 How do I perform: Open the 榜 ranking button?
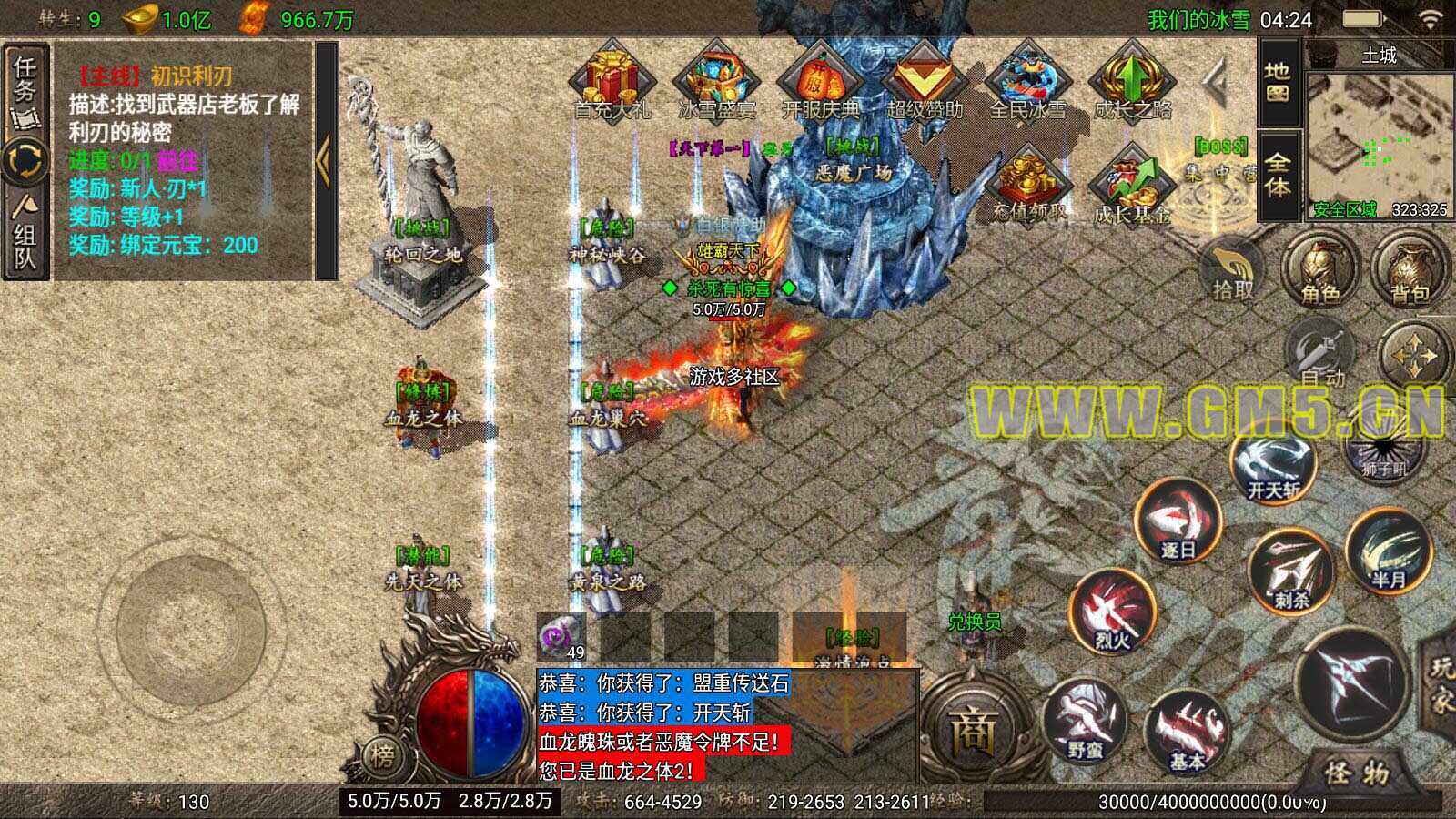[383, 755]
